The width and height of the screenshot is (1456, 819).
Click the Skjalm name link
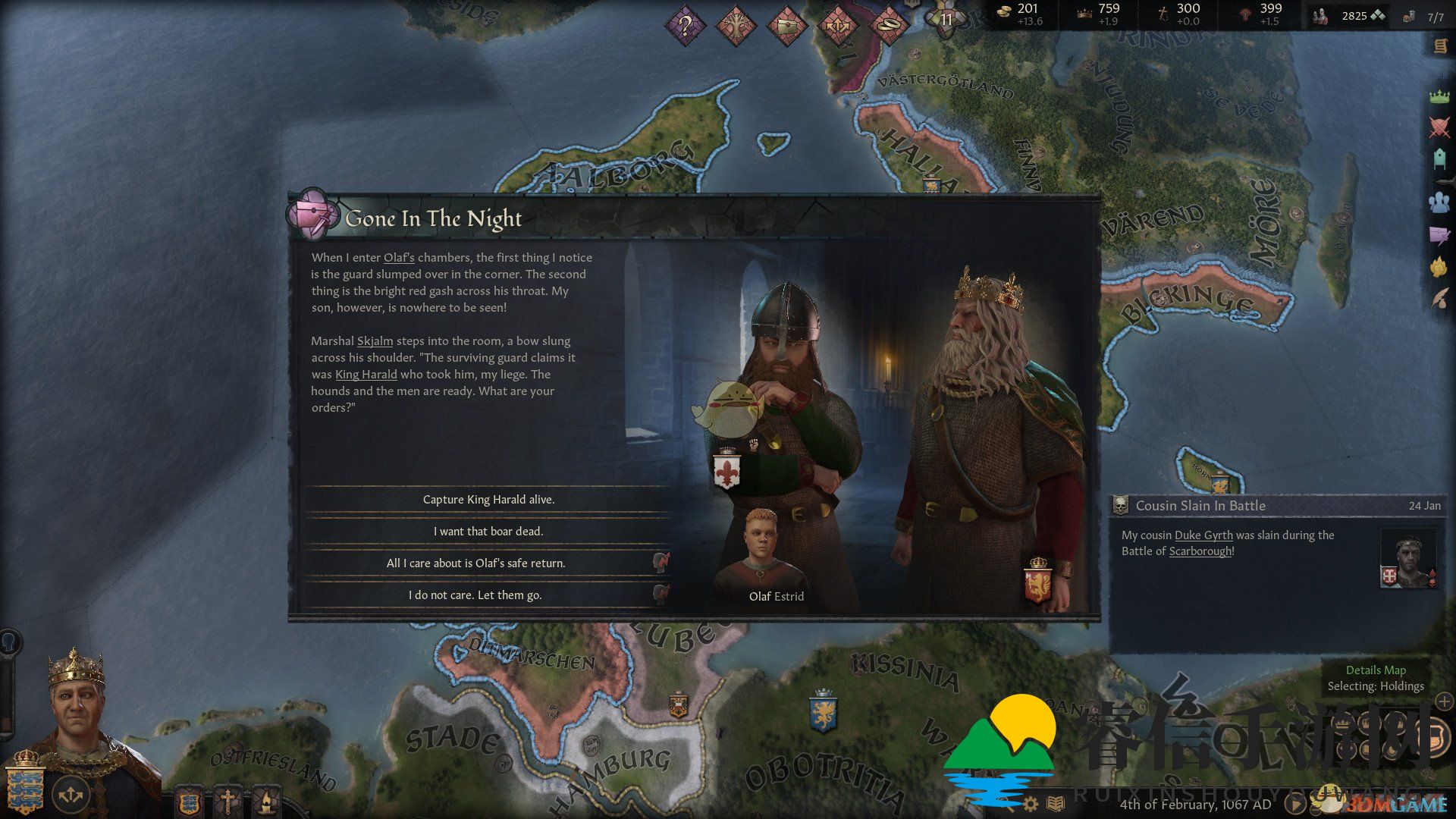[x=375, y=341]
